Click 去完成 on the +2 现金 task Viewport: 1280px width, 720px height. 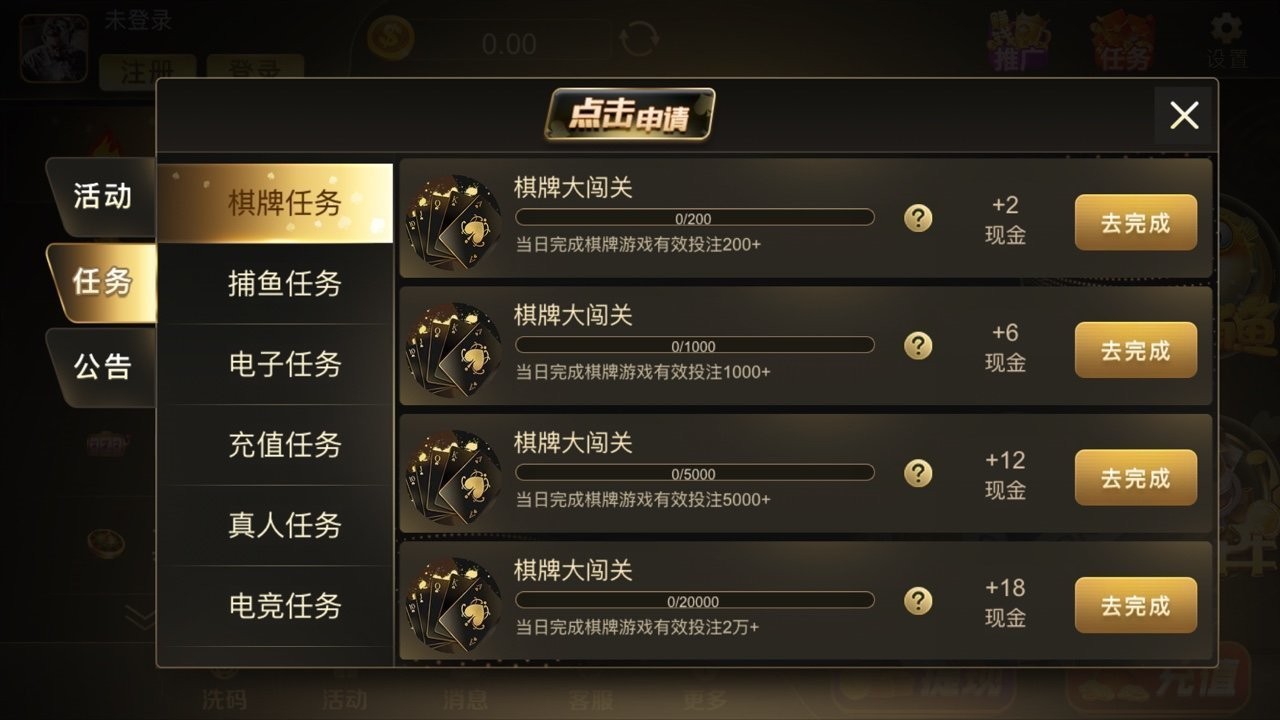point(1135,222)
